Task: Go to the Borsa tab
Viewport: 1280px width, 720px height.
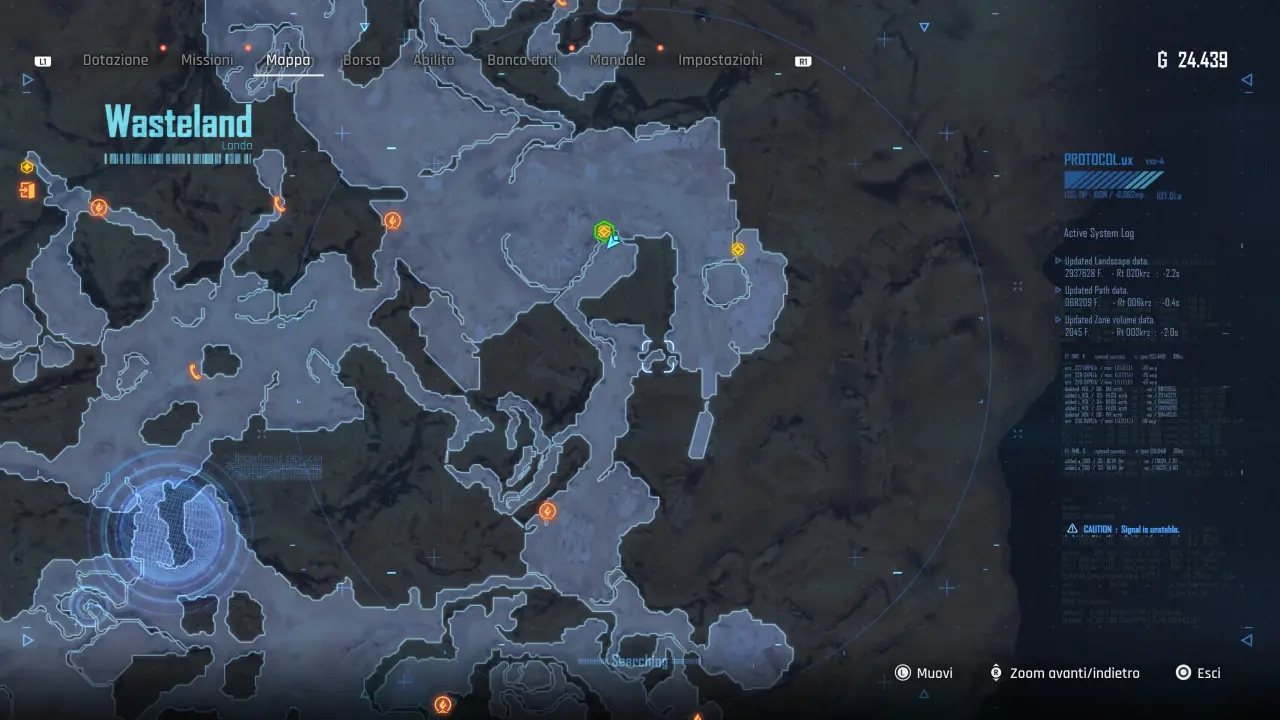Action: click(x=361, y=60)
